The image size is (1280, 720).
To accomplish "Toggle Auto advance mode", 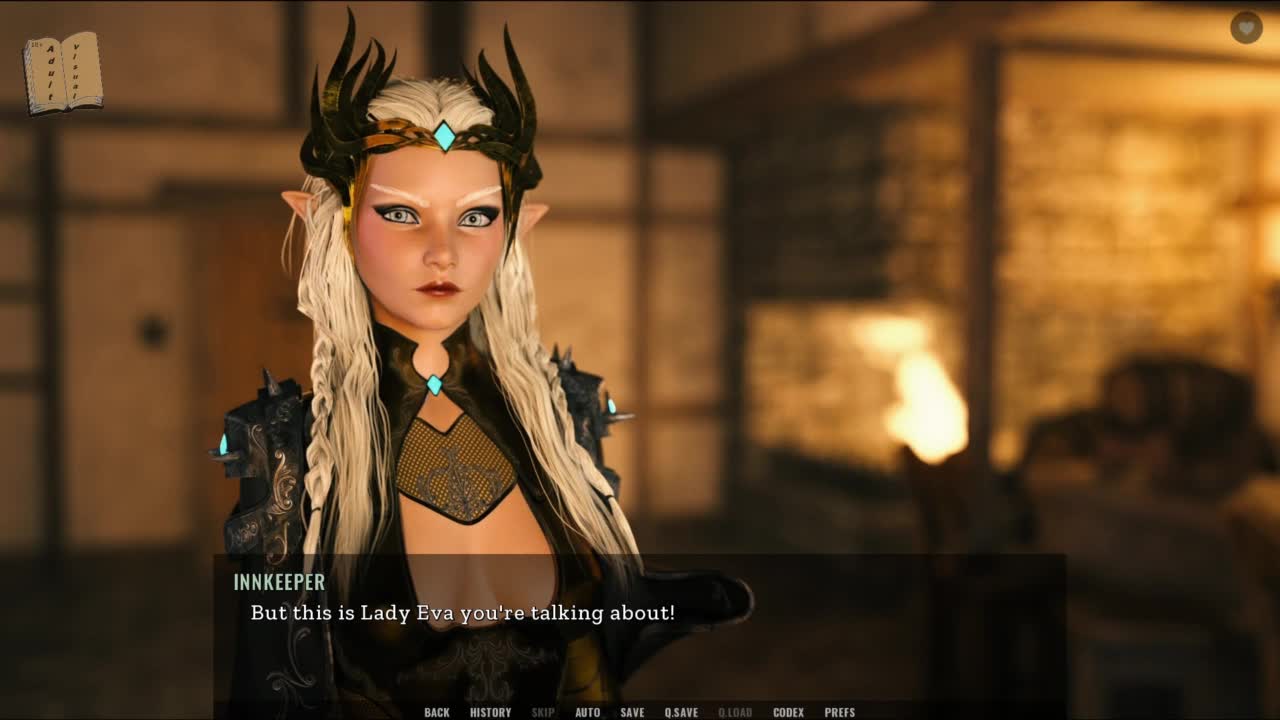I will tap(587, 712).
